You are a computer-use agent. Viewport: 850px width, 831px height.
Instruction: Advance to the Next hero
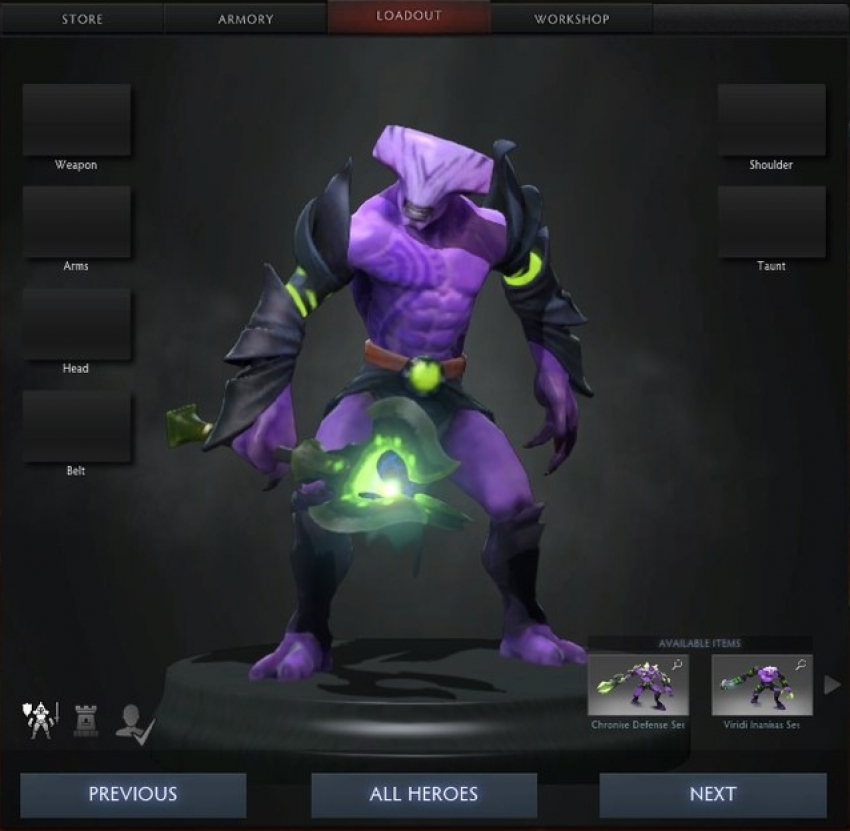(x=713, y=795)
